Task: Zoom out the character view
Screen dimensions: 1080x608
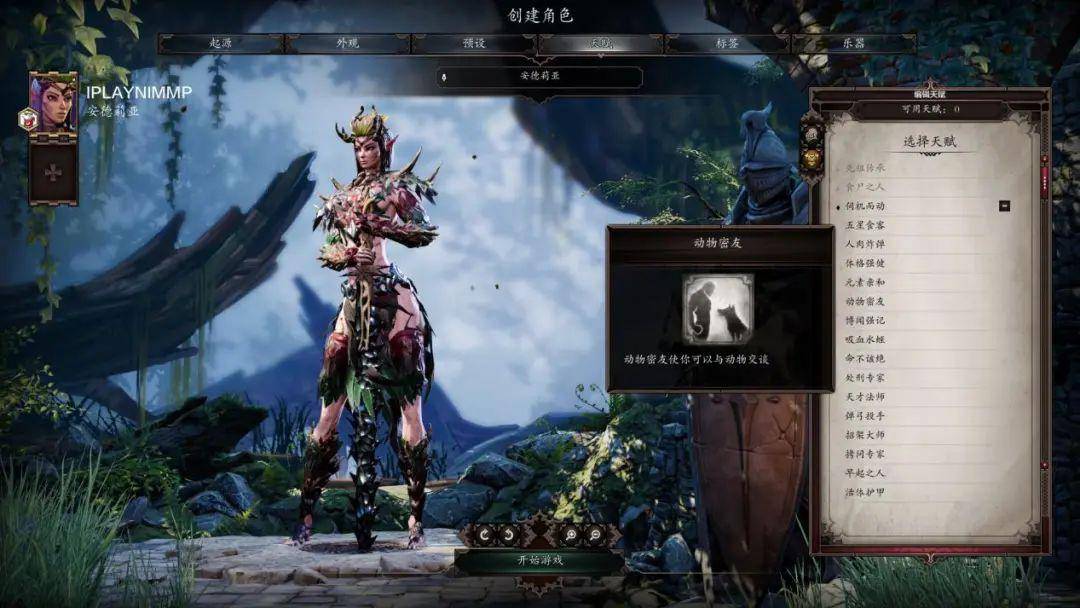Action: [x=596, y=535]
